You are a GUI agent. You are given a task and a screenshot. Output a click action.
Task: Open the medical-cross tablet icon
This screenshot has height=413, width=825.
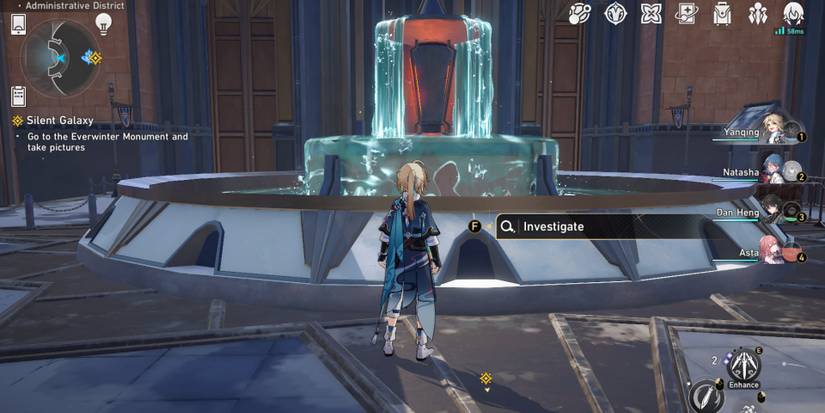[x=687, y=15]
